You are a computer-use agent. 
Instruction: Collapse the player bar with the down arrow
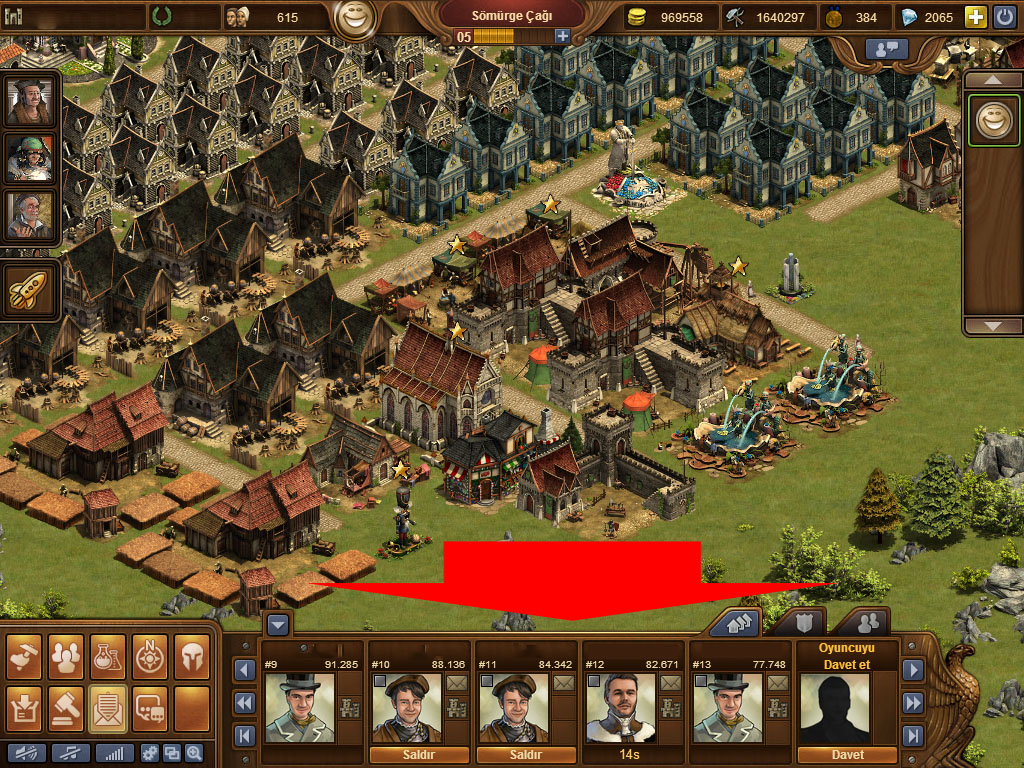point(278,624)
